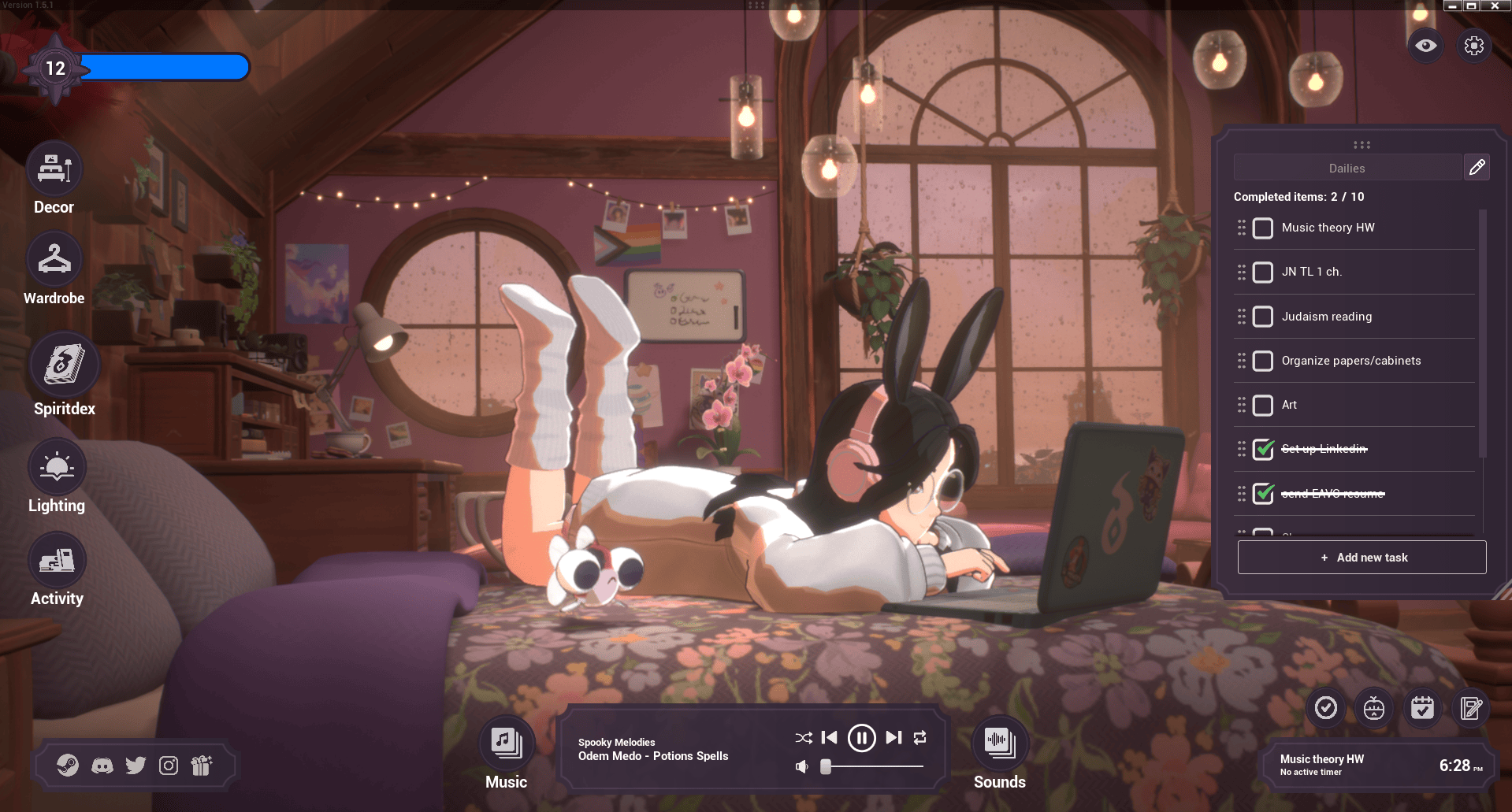The height and width of the screenshot is (812, 1512).
Task: Pause the Potions Spells track
Action: (860, 737)
